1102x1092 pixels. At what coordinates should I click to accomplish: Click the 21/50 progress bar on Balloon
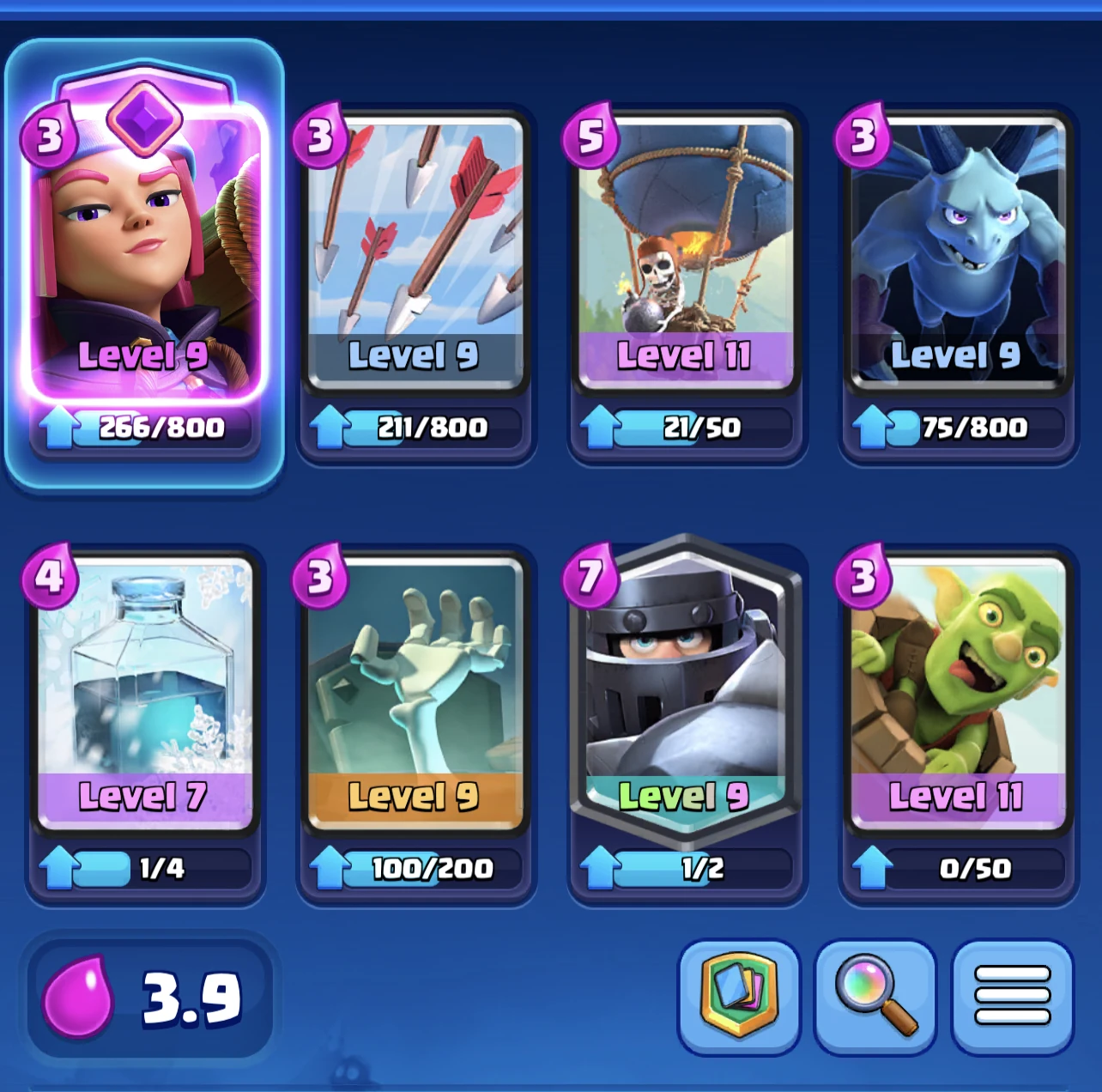tap(687, 427)
